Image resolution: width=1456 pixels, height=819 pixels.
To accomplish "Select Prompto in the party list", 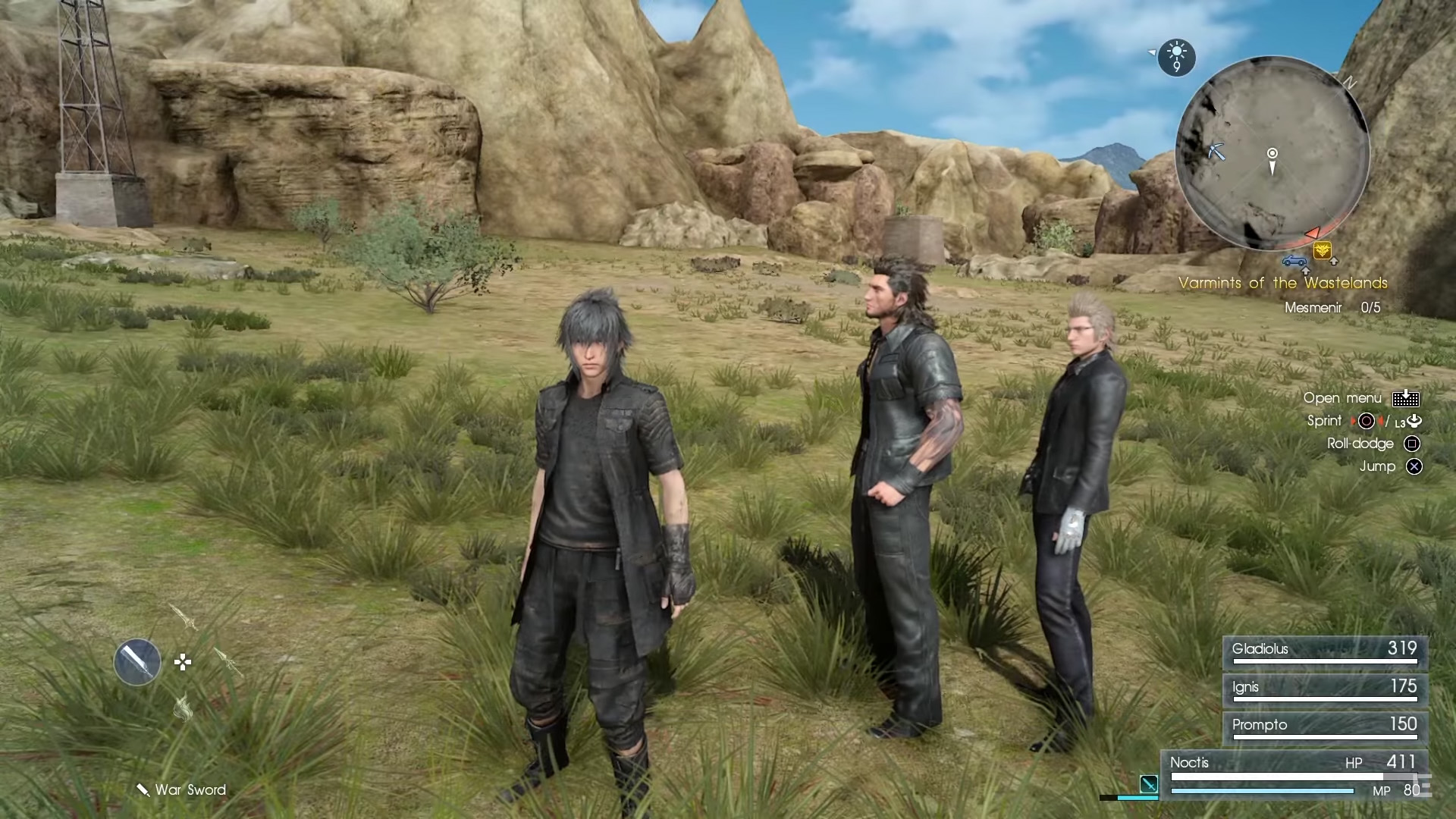I will coord(1325,727).
